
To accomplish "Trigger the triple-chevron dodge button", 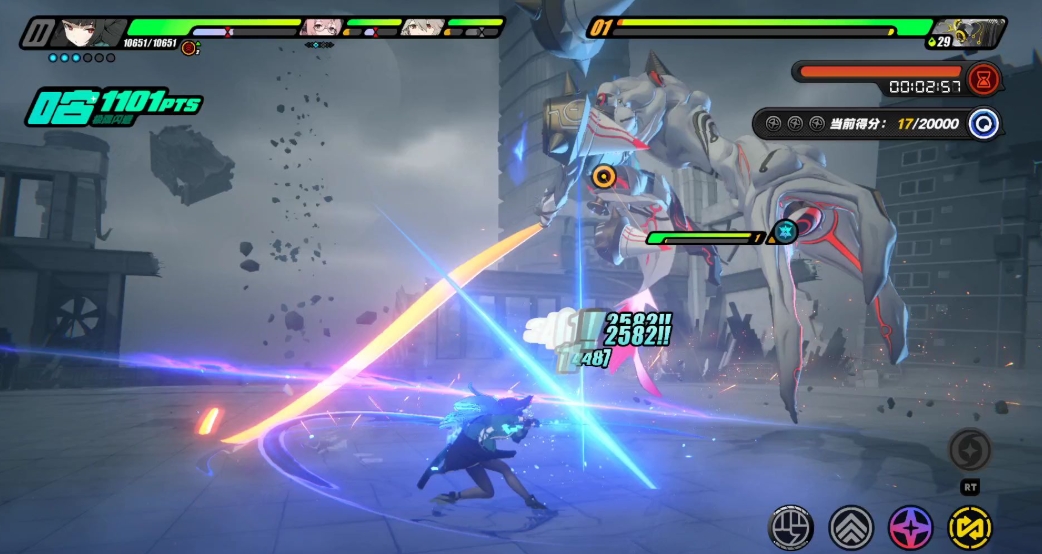I will click(850, 526).
